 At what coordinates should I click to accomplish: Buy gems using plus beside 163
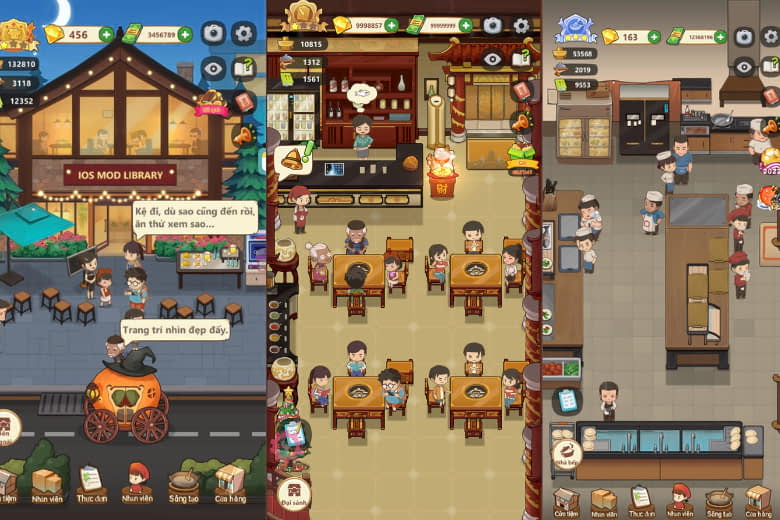tap(654, 37)
